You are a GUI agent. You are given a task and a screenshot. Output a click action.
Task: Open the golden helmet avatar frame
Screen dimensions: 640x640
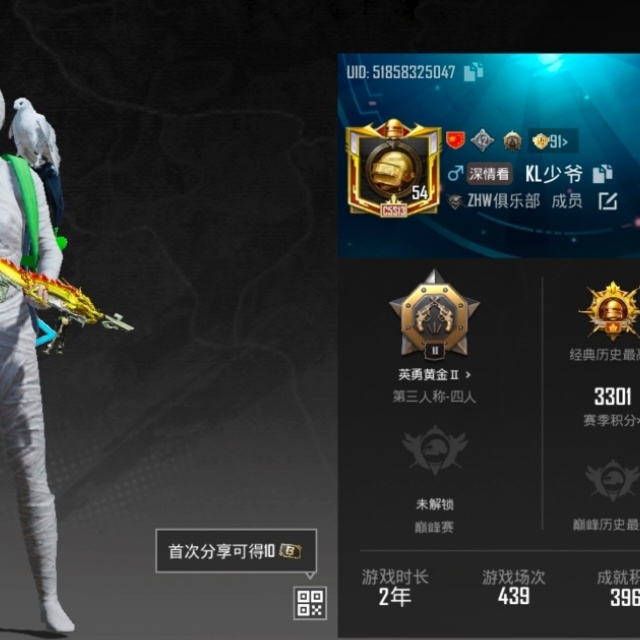point(393,169)
